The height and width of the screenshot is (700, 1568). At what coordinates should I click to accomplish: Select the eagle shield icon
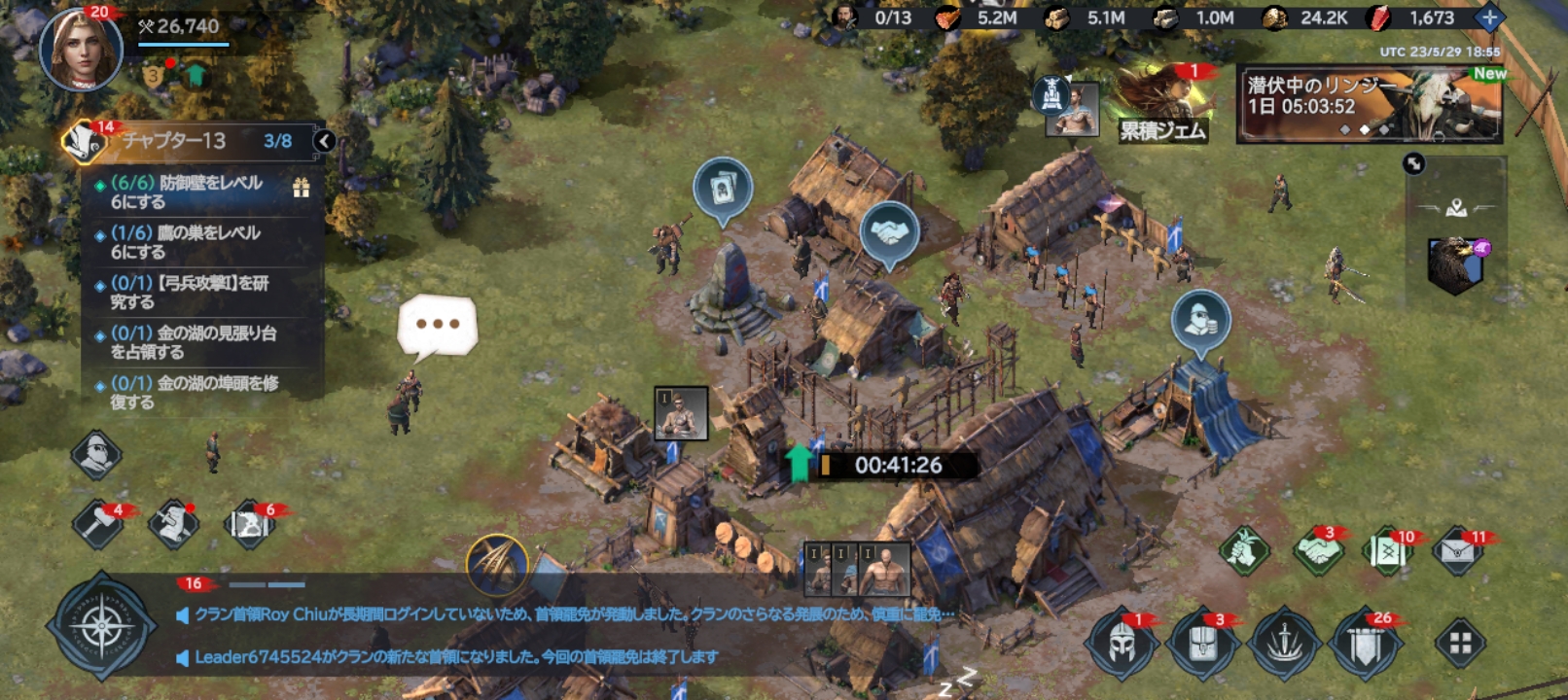click(x=1455, y=264)
